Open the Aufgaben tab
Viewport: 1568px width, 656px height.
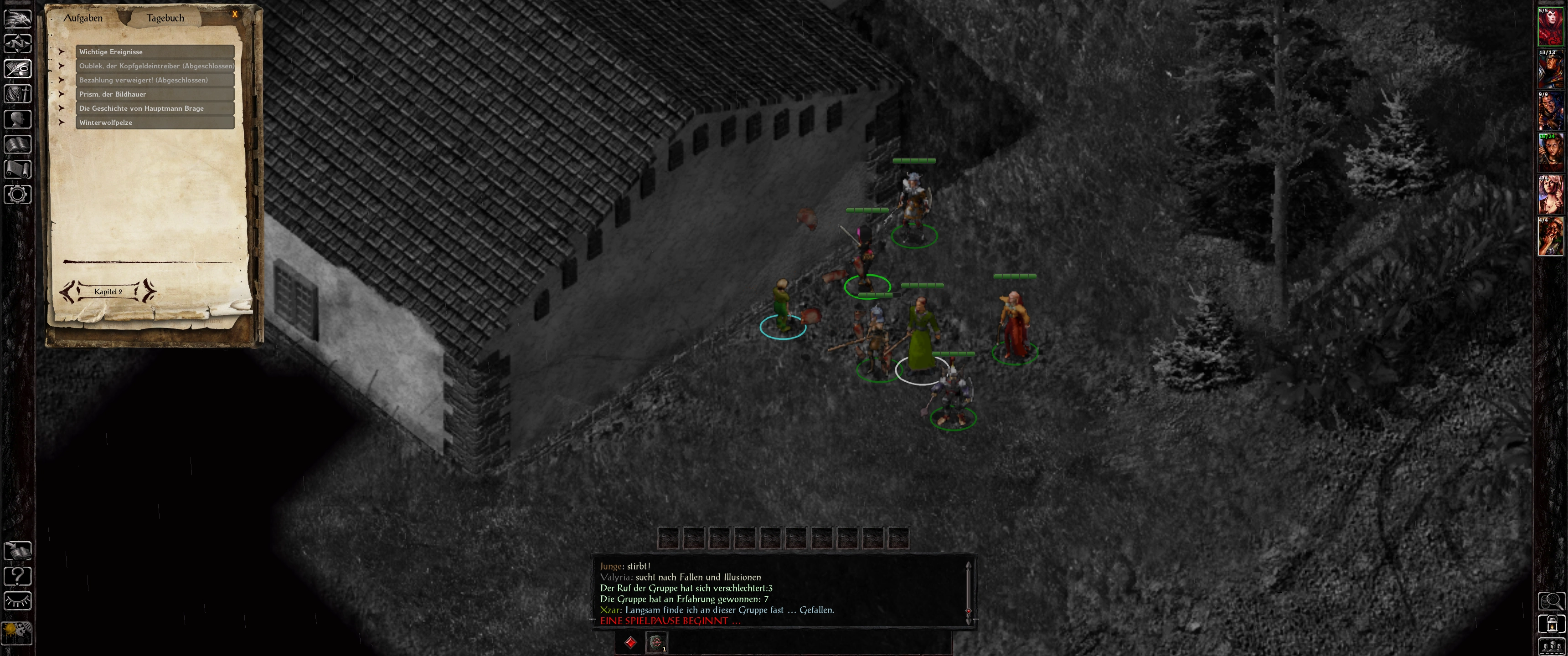[83, 18]
